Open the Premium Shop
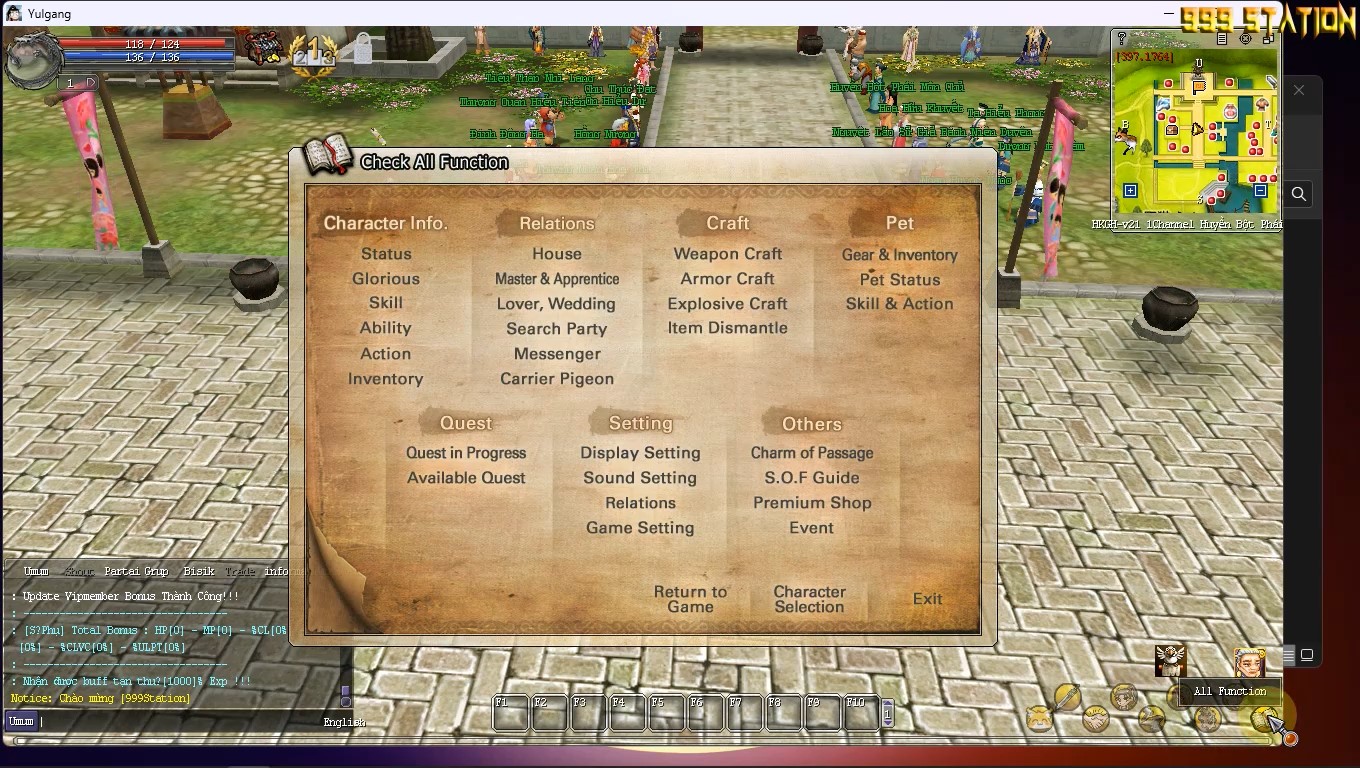Screen dimensions: 1360x768 [812, 503]
